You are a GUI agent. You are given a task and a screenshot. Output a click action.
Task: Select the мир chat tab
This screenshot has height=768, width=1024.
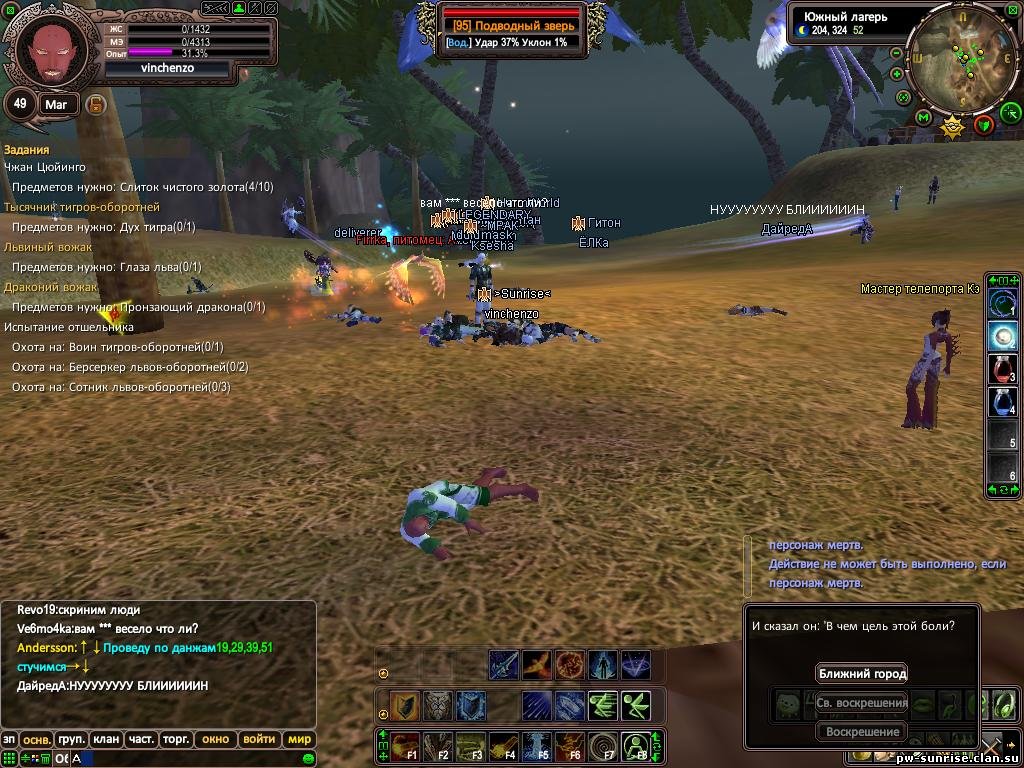[x=298, y=740]
